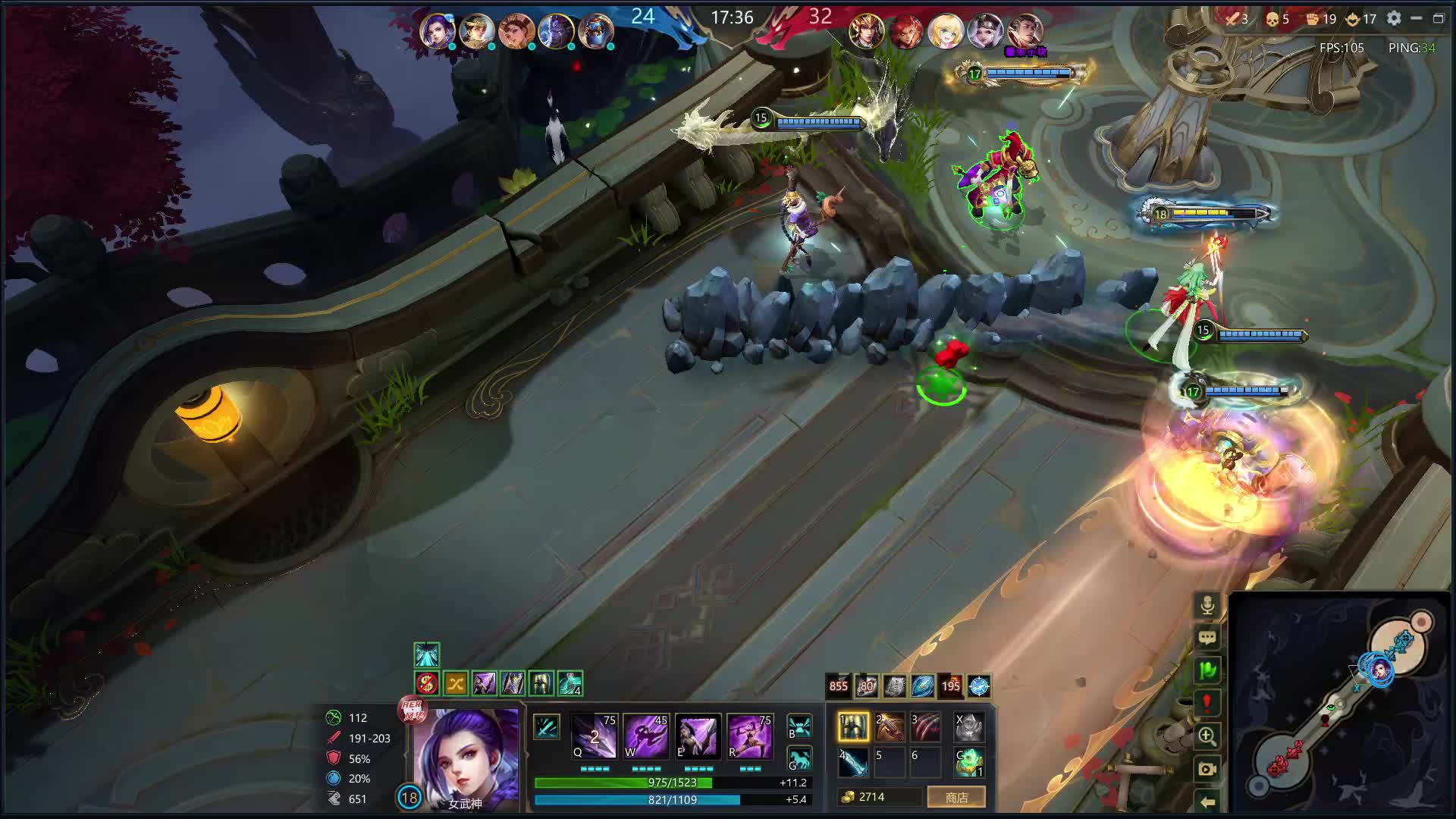This screenshot has height=819, width=1456.
Task: Use the E ability icon
Action: [698, 736]
